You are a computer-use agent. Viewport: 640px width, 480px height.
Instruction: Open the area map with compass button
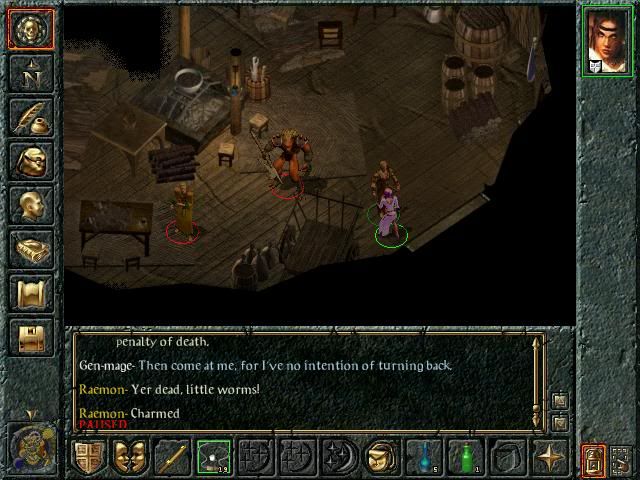(x=30, y=73)
